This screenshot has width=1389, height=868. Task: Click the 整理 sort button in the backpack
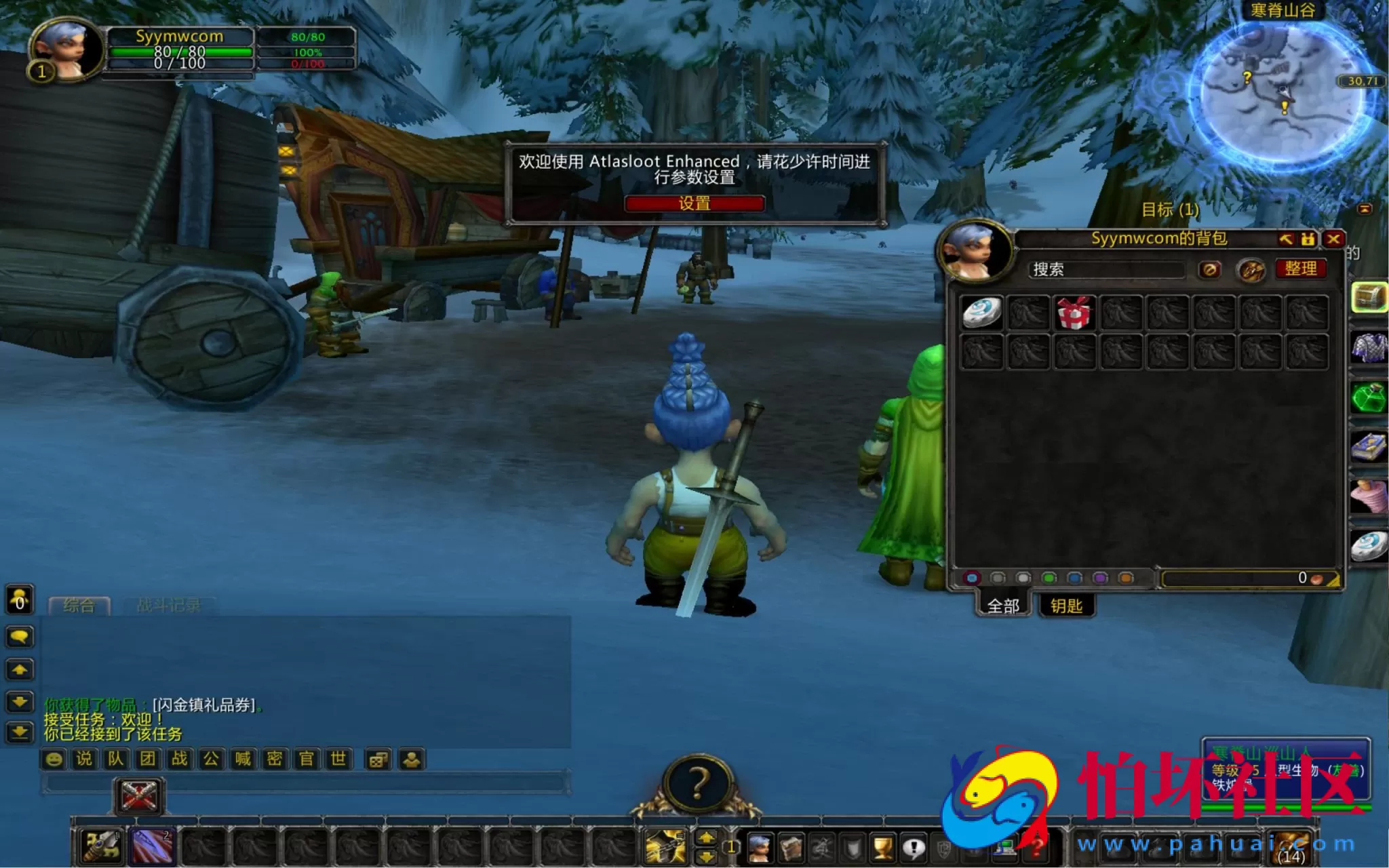coord(1301,269)
